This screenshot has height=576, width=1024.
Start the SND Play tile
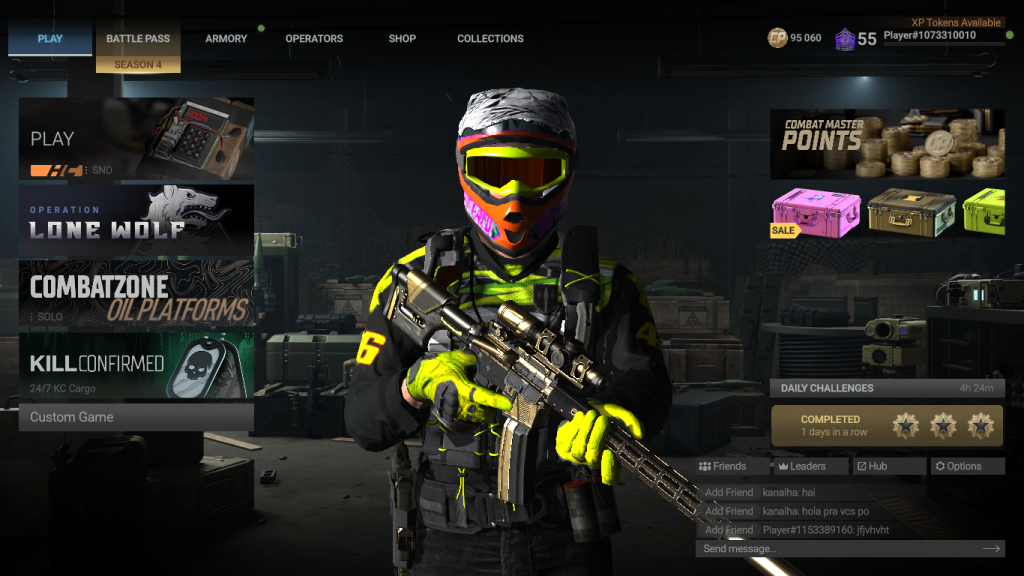(x=136, y=139)
